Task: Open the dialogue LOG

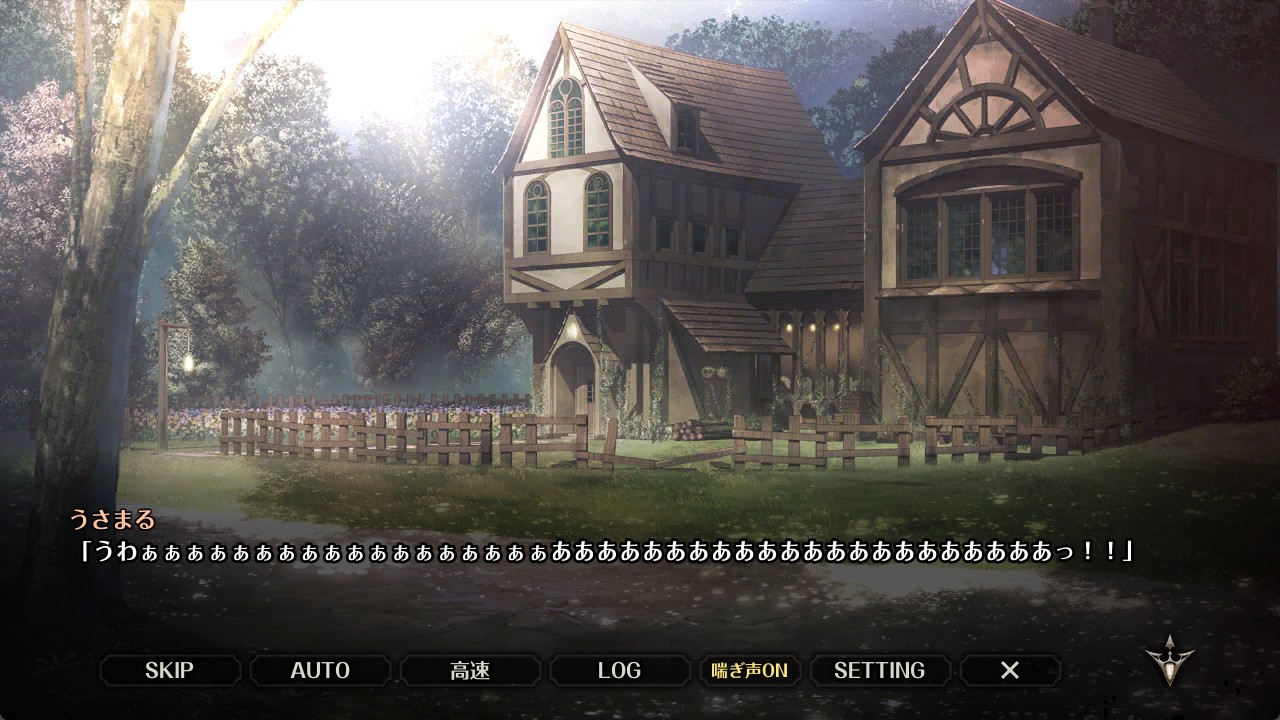Action: pyautogui.click(x=619, y=670)
